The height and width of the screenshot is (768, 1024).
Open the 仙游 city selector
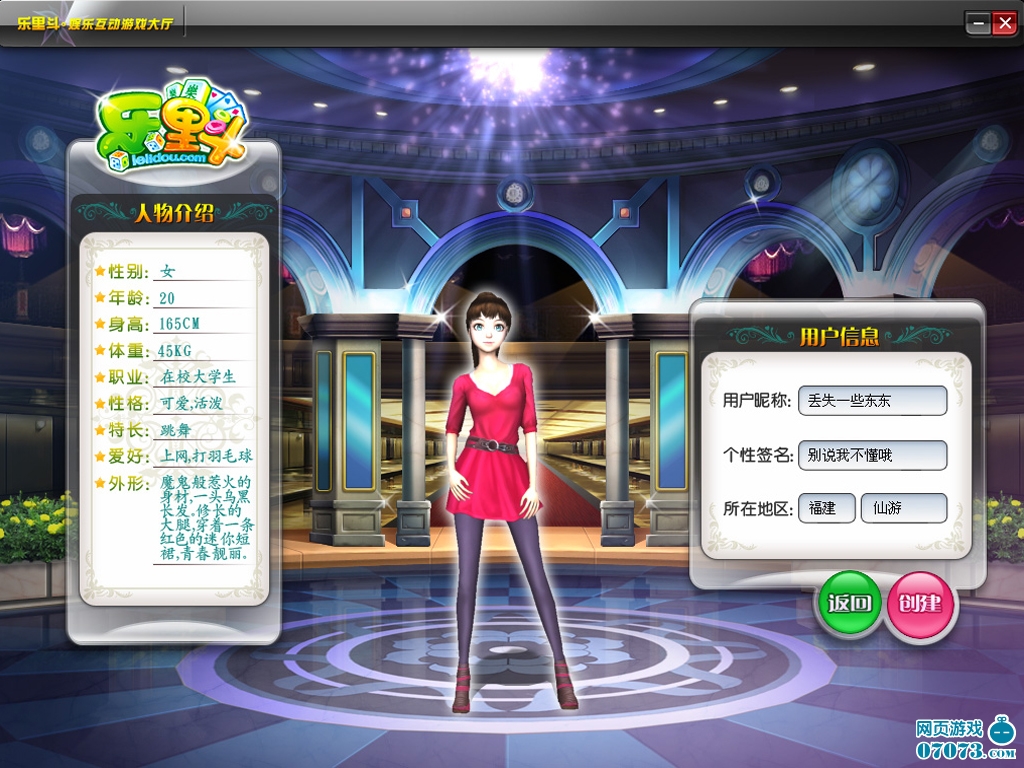[x=903, y=508]
